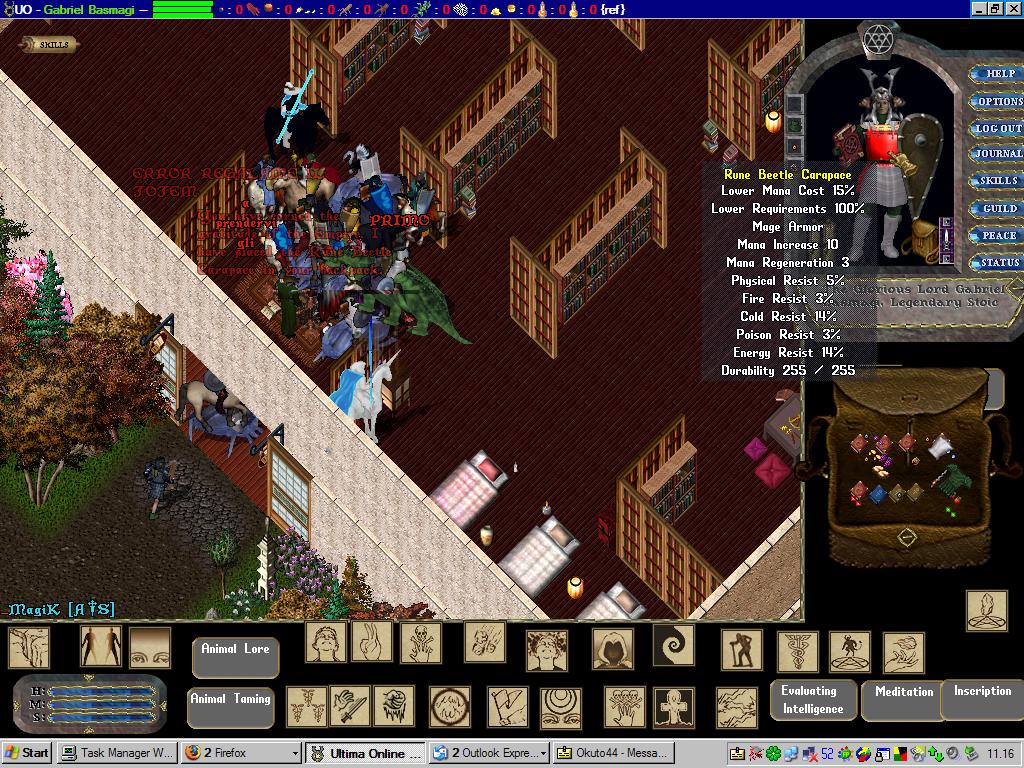Screen dimensions: 1024x768
Task: Open the Help menu on the paperdoll
Action: (x=999, y=74)
